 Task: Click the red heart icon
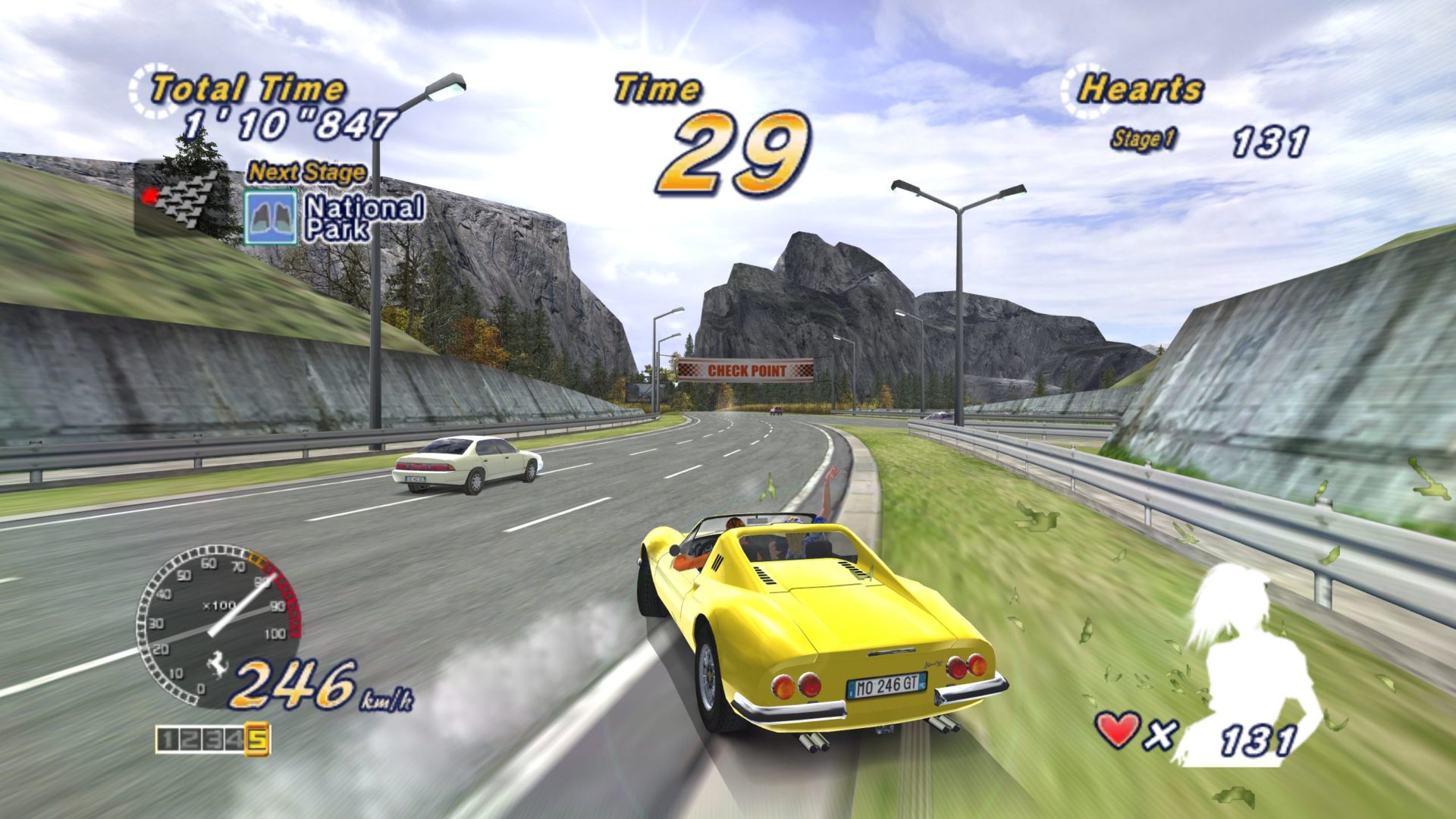1119,730
